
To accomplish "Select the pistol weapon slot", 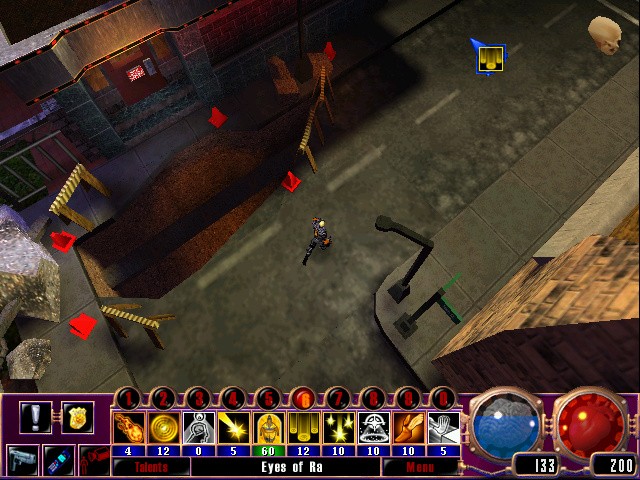I will point(22,461).
